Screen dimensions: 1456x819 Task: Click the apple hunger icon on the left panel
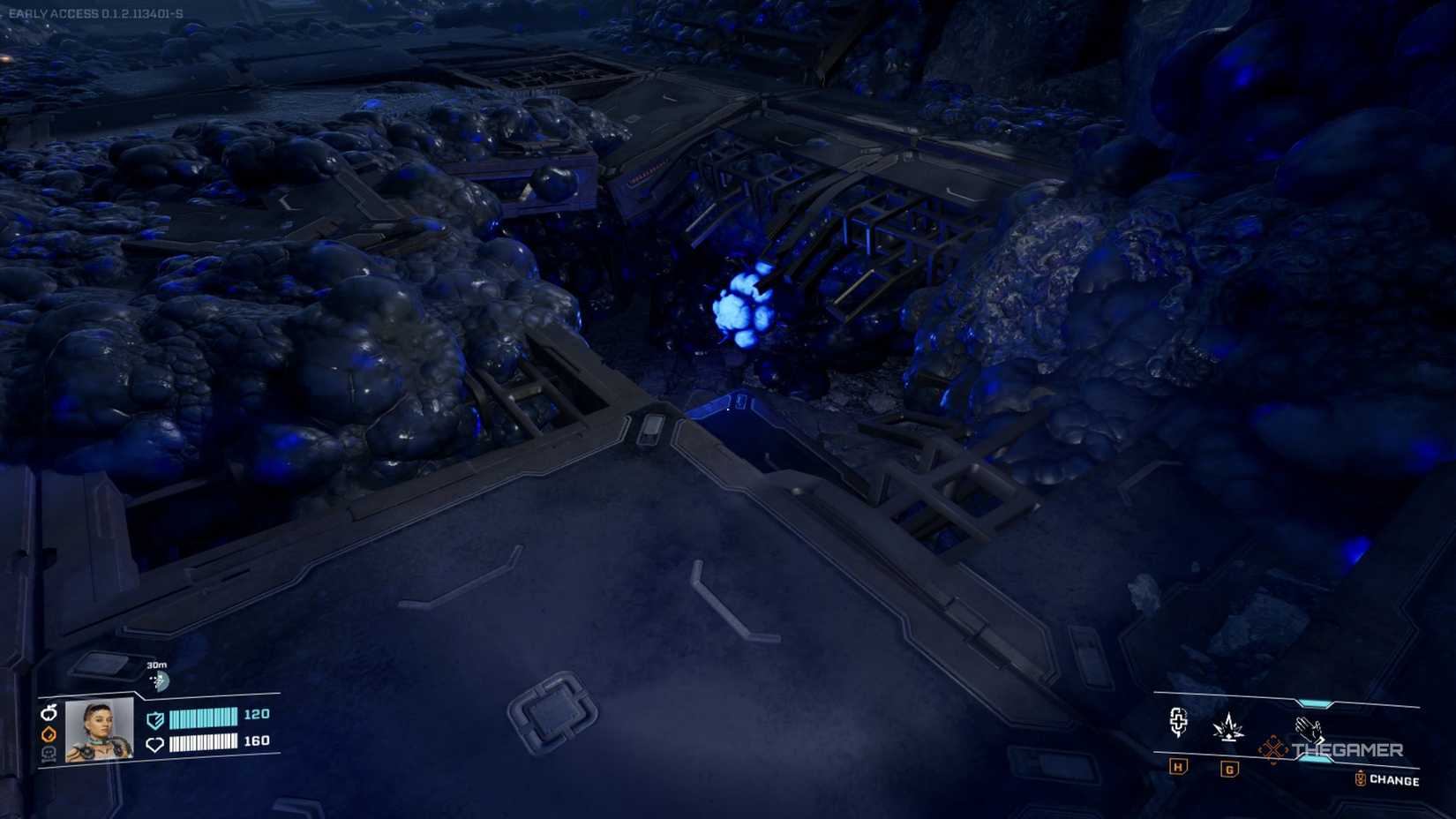[x=49, y=713]
